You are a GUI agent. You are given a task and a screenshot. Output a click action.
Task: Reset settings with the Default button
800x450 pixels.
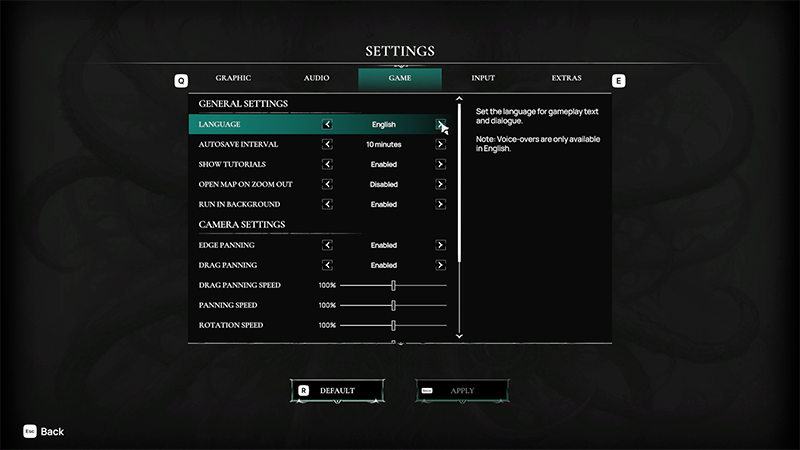click(336, 390)
